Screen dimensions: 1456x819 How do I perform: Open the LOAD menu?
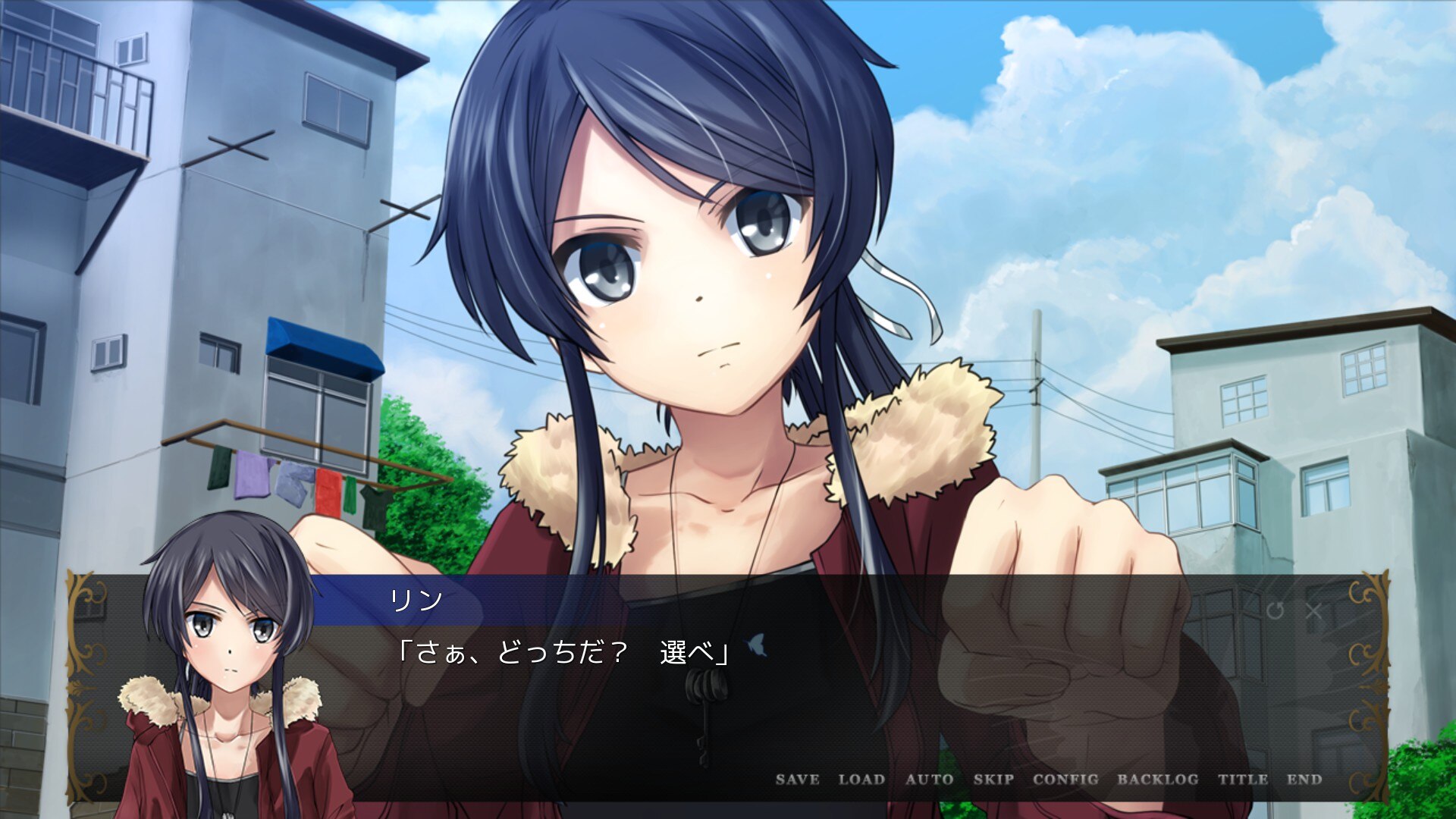(x=861, y=779)
